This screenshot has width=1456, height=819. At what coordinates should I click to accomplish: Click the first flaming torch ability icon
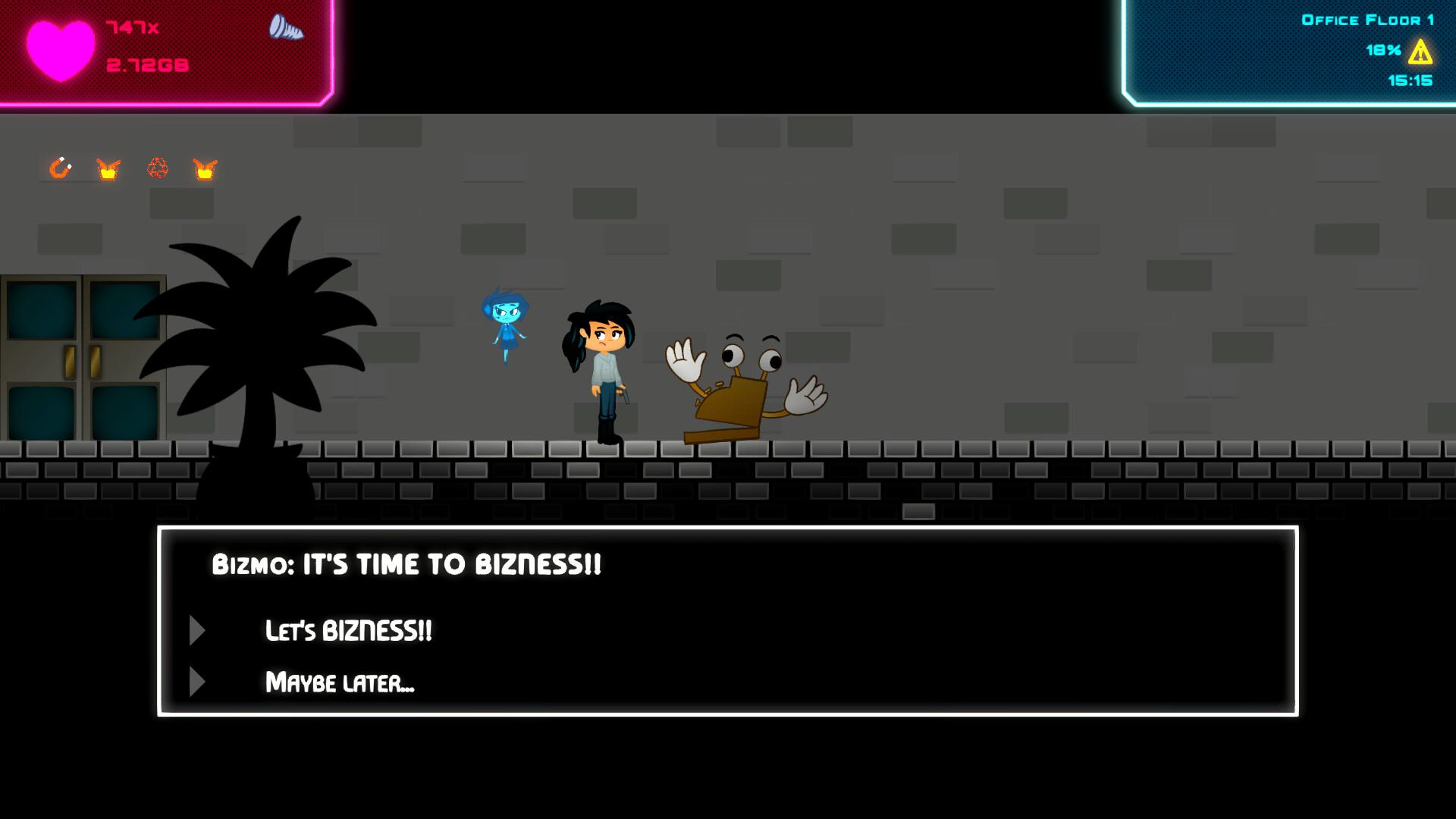click(108, 168)
